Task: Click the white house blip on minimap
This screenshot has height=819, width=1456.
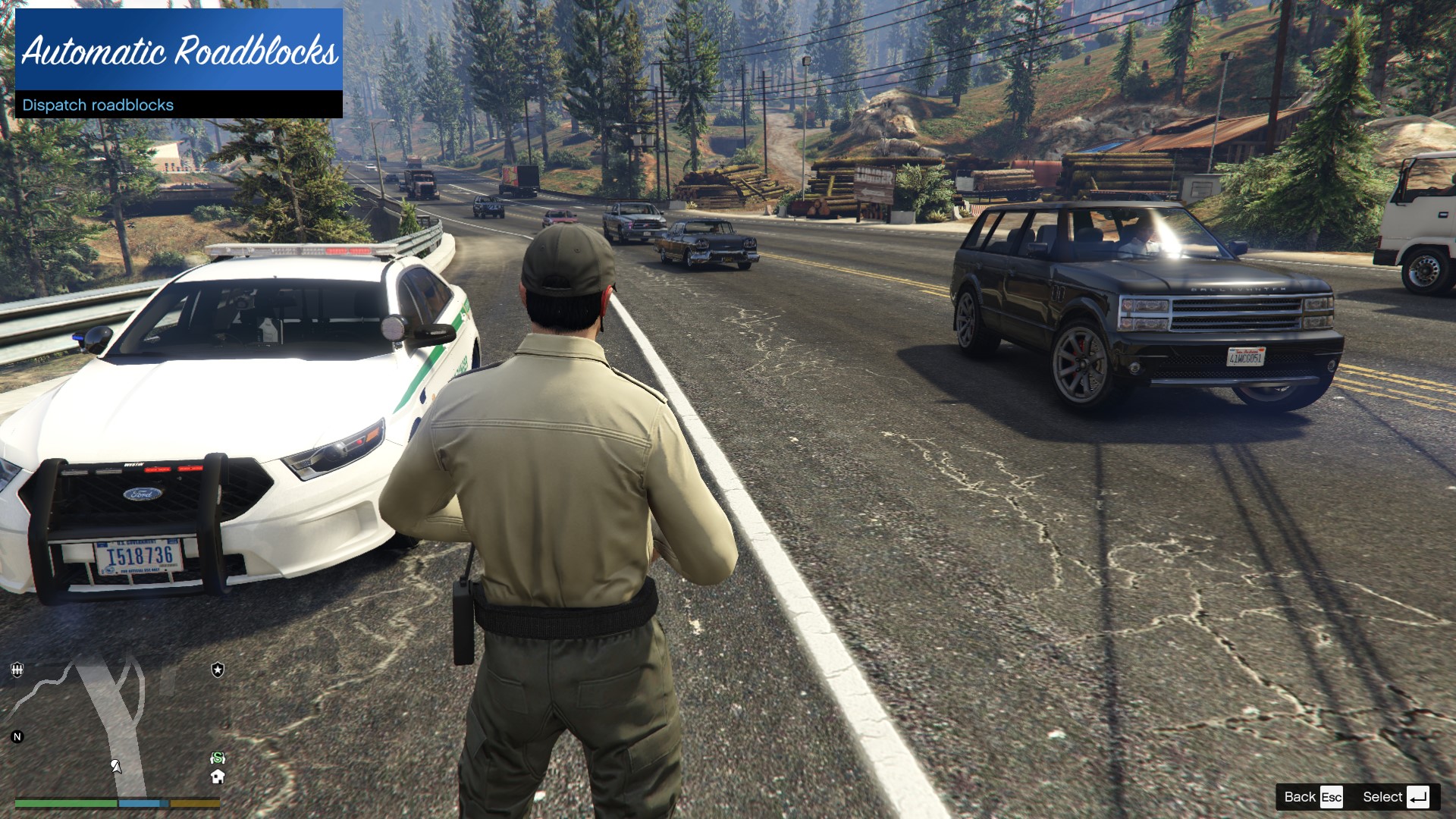Action: pyautogui.click(x=218, y=777)
